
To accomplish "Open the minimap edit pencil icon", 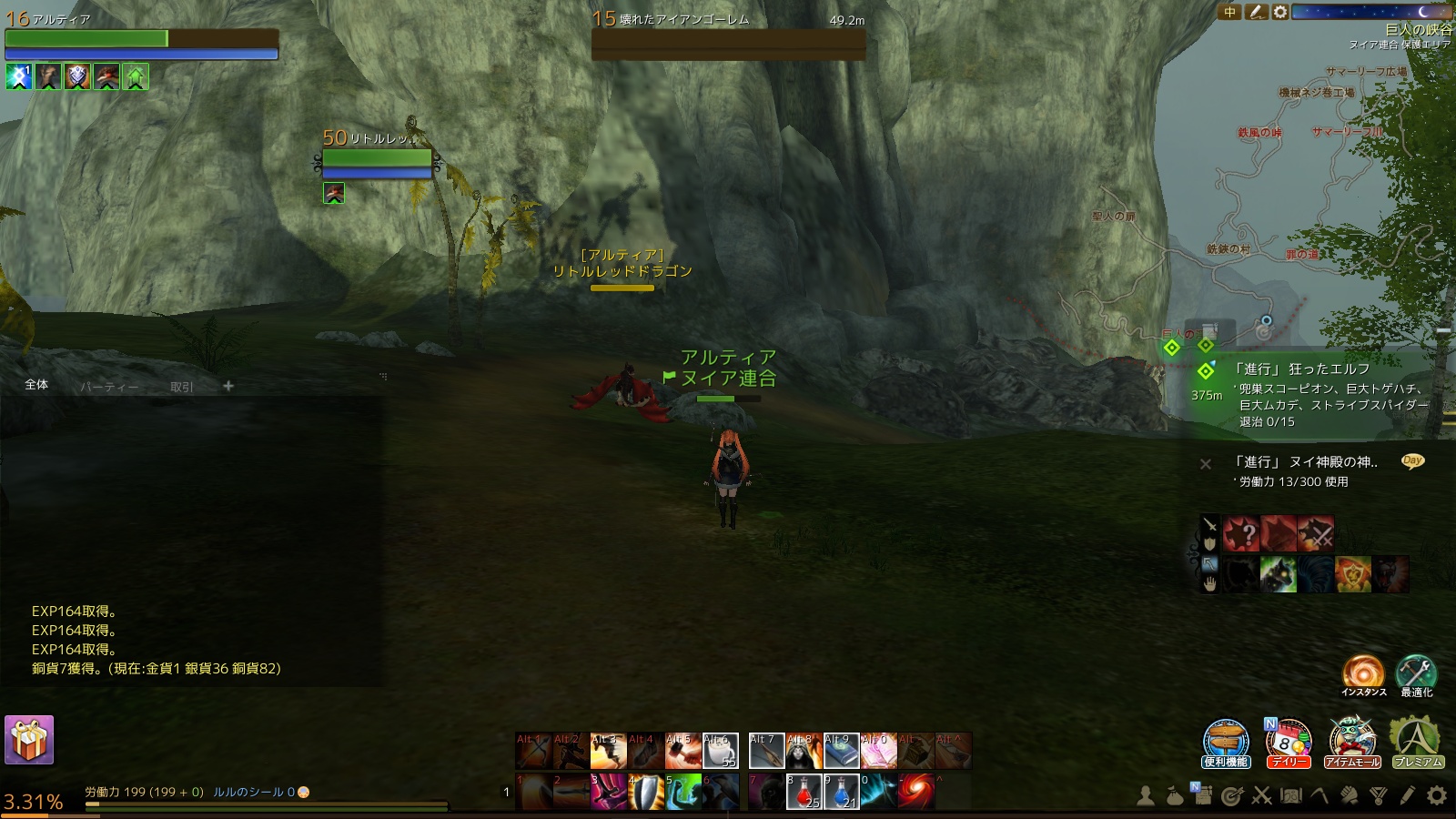I will click(x=1257, y=11).
